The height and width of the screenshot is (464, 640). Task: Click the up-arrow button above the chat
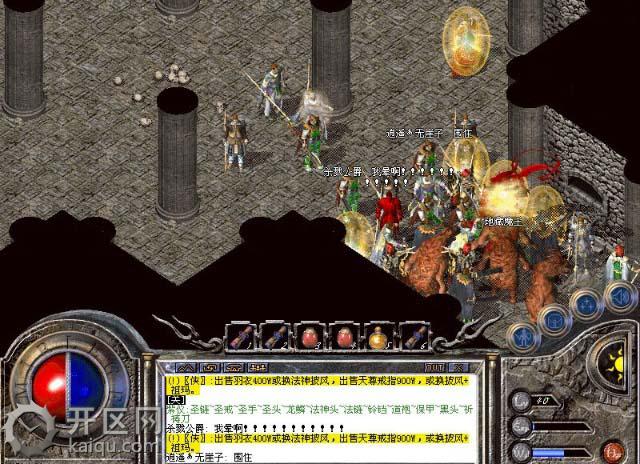[x=181, y=367]
